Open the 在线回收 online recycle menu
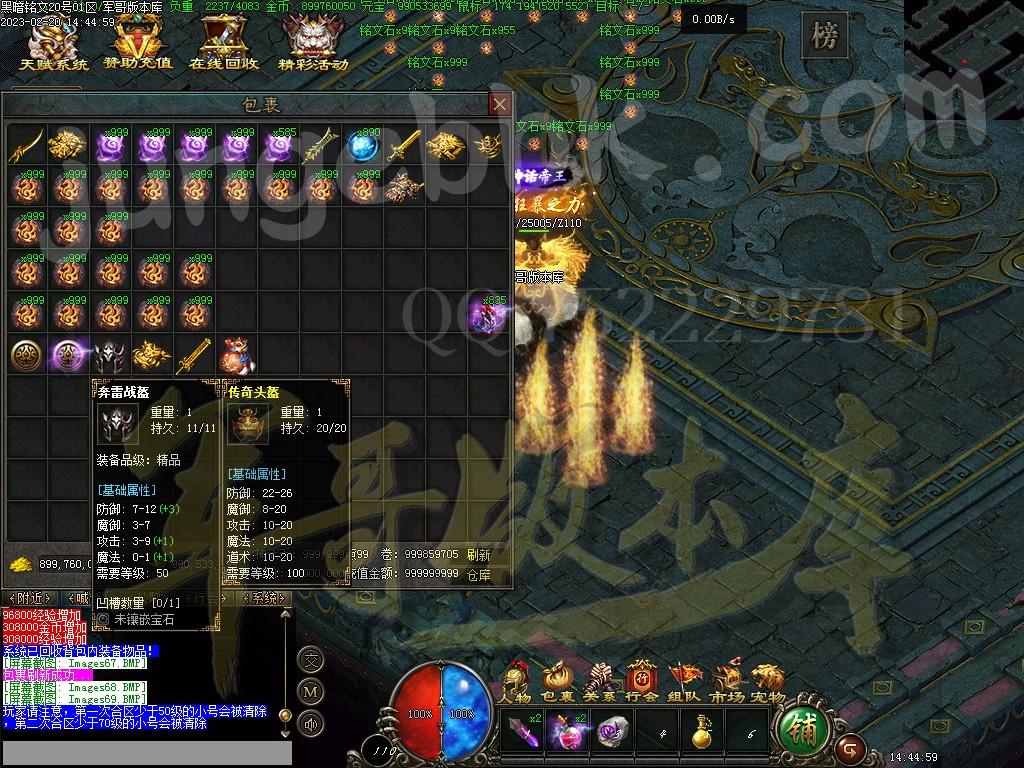This screenshot has width=1024, height=768. click(x=224, y=45)
